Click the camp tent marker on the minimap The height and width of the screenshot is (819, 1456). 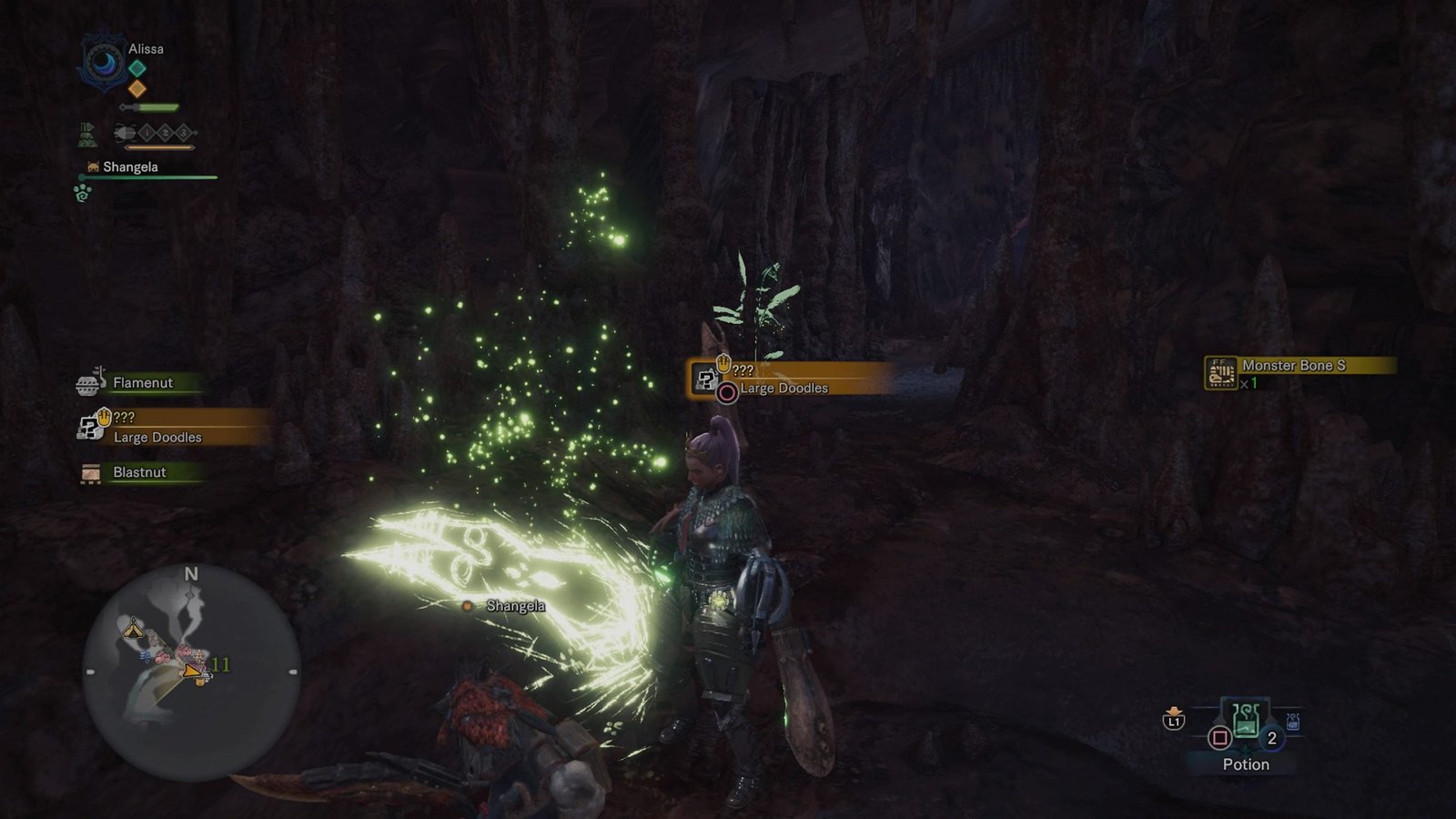click(x=133, y=627)
